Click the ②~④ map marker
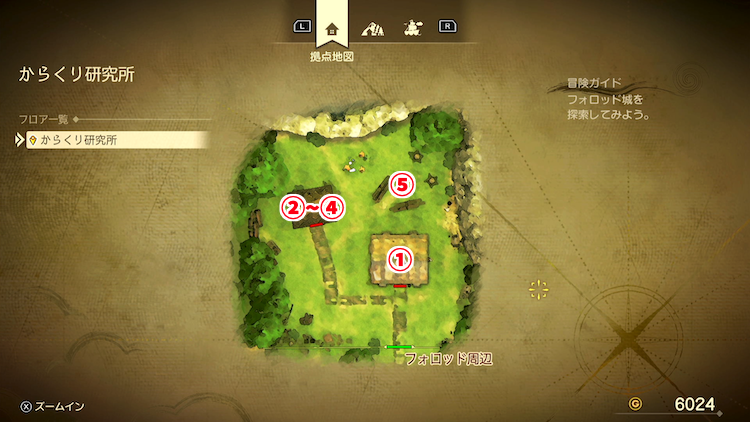 point(312,208)
